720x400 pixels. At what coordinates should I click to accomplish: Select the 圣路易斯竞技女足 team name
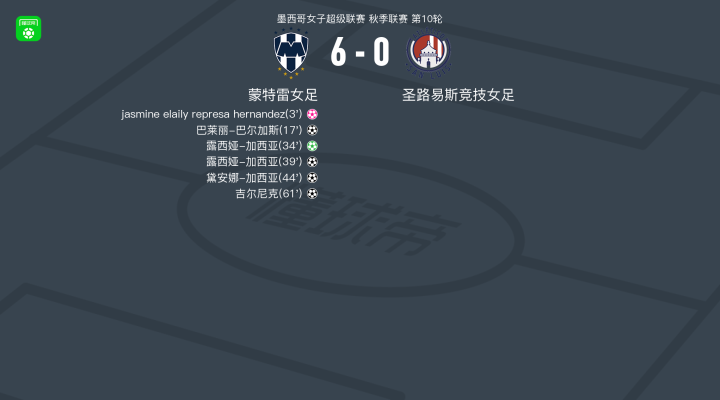[x=458, y=95]
